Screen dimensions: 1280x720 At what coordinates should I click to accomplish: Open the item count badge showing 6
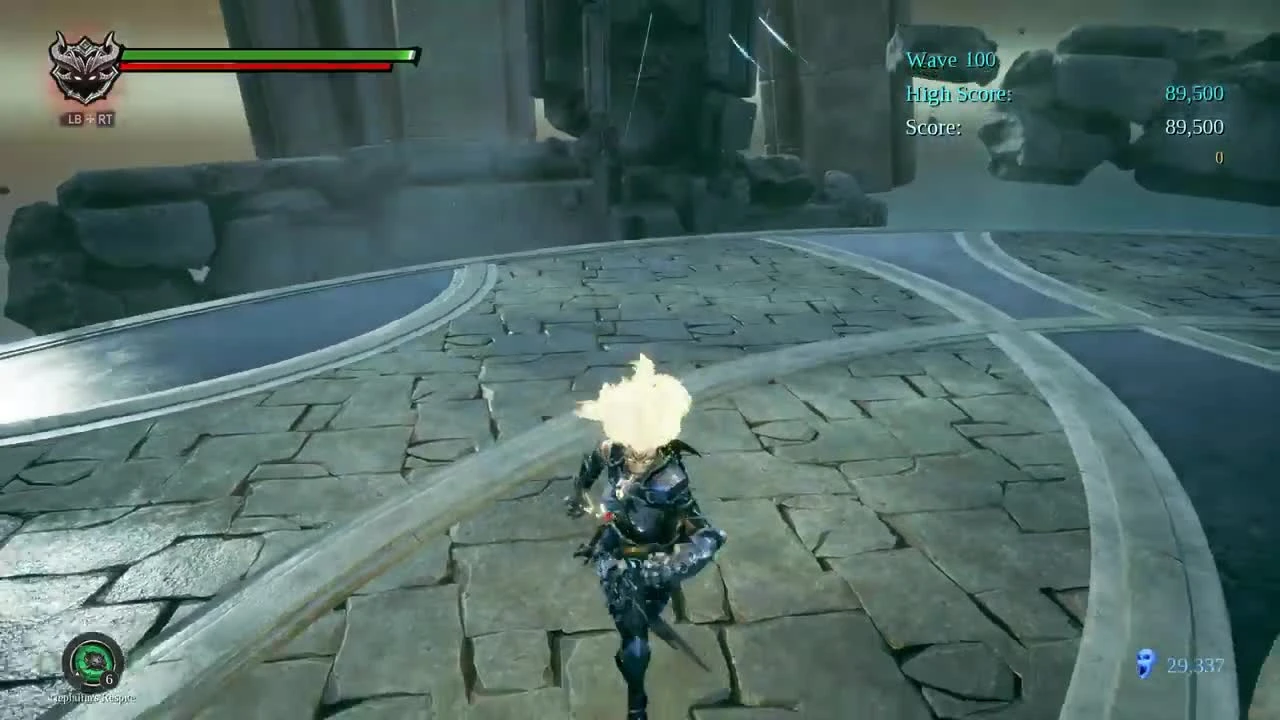pos(108,678)
